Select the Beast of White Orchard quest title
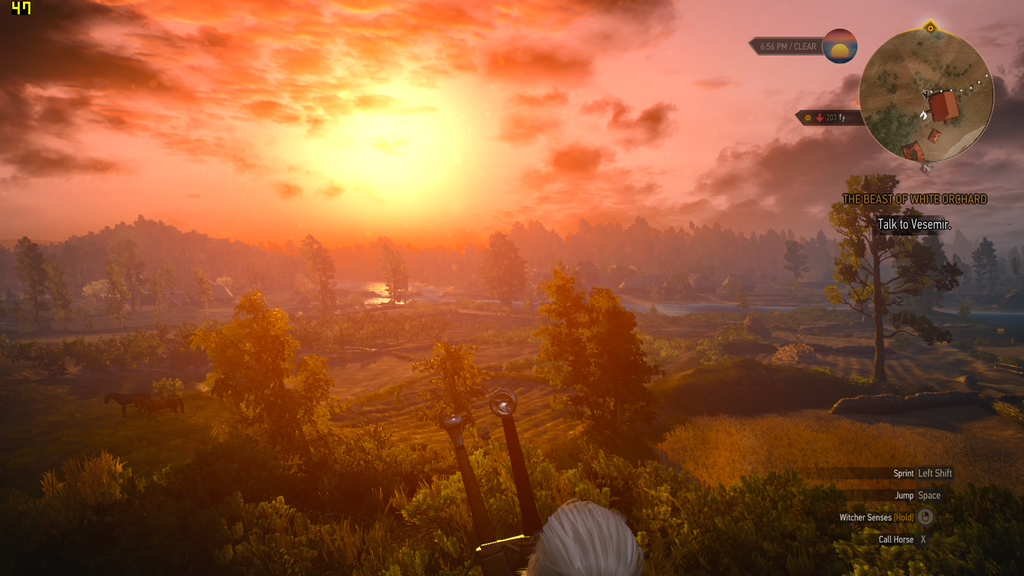The width and height of the screenshot is (1024, 576). point(914,199)
